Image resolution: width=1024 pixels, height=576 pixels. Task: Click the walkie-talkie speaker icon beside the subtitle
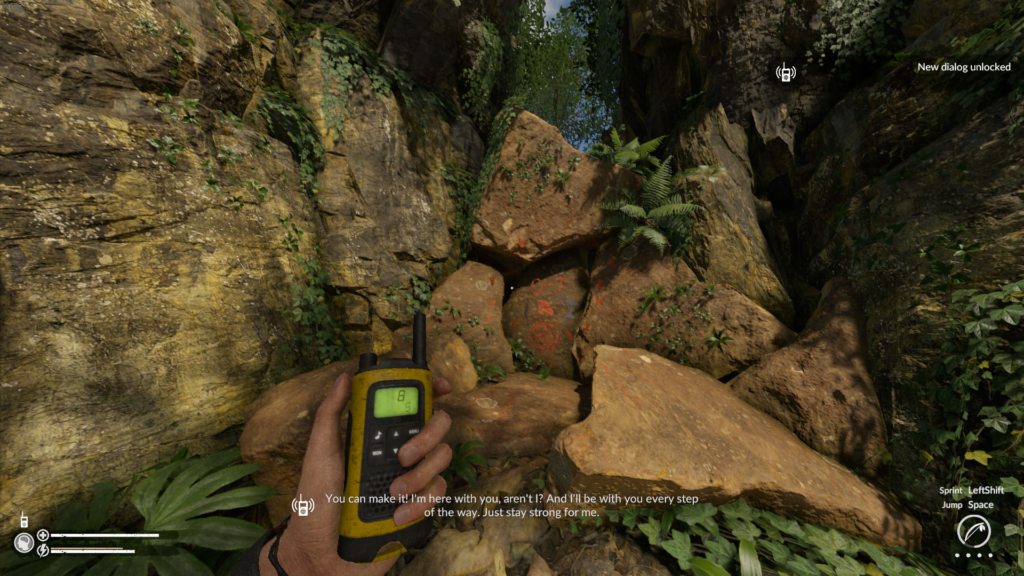[x=302, y=505]
